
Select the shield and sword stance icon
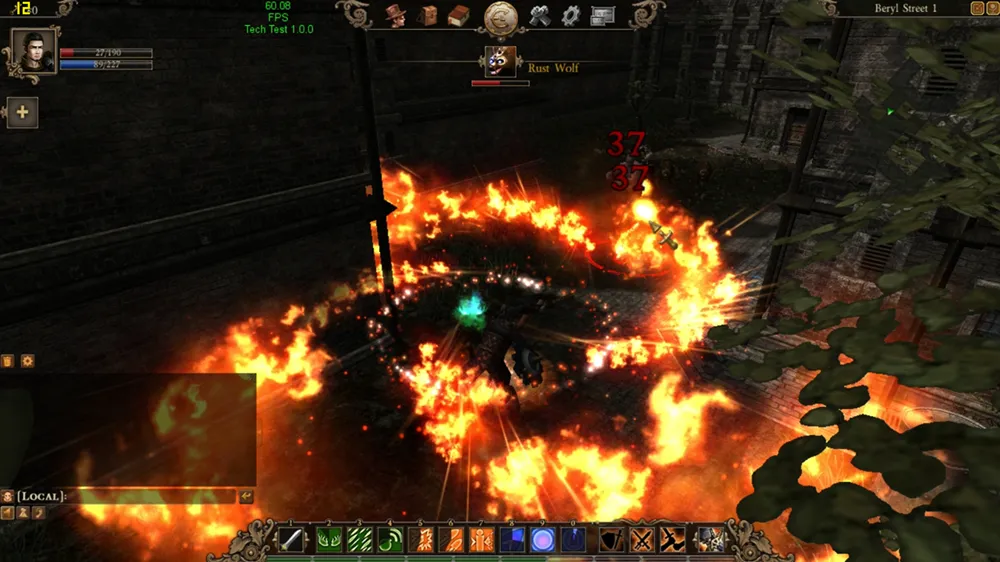(x=612, y=540)
